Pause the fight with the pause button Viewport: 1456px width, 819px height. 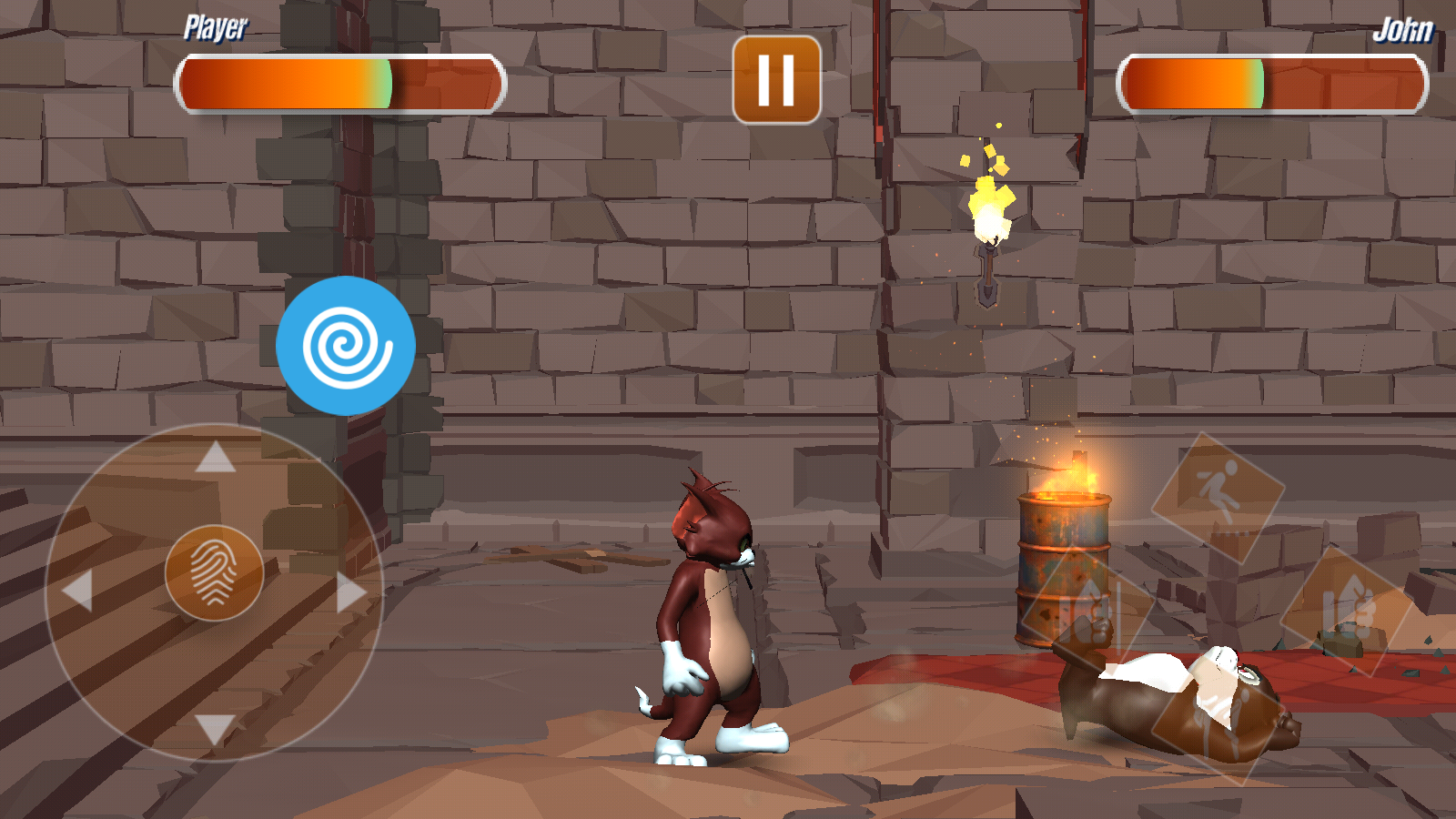[776, 80]
